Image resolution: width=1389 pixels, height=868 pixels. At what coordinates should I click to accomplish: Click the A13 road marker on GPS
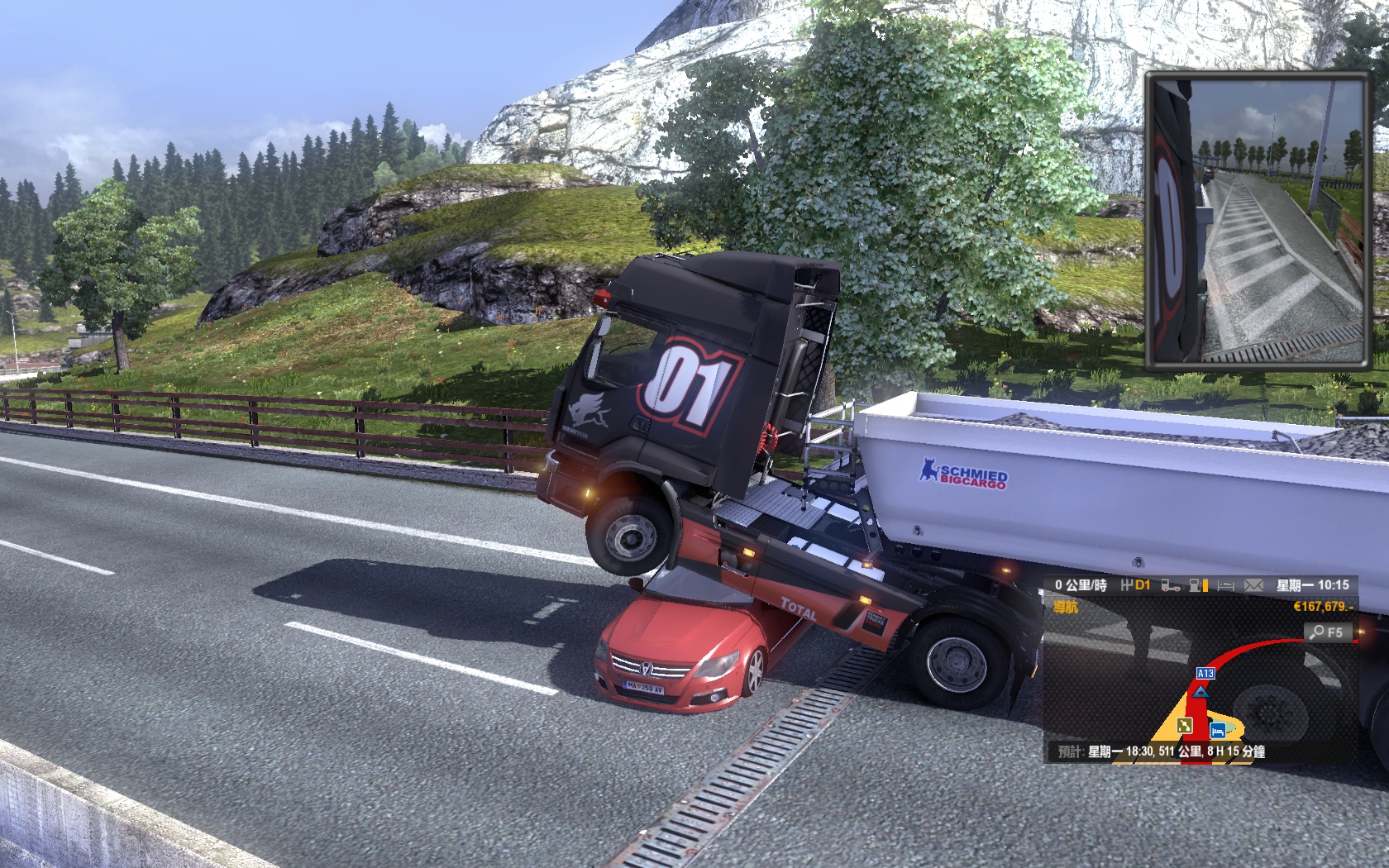[1205, 674]
